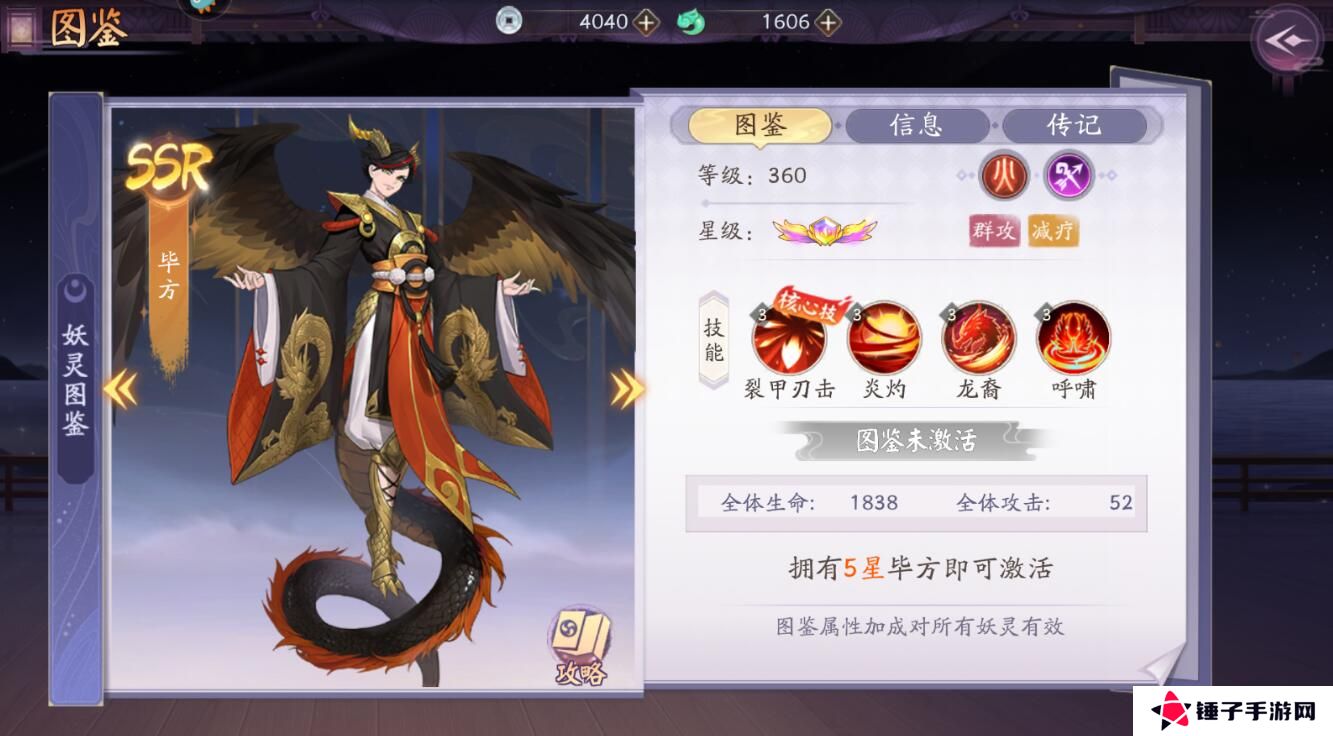Image resolution: width=1333 pixels, height=736 pixels.
Task: Click the 群攻 trait tag
Action: tap(992, 231)
